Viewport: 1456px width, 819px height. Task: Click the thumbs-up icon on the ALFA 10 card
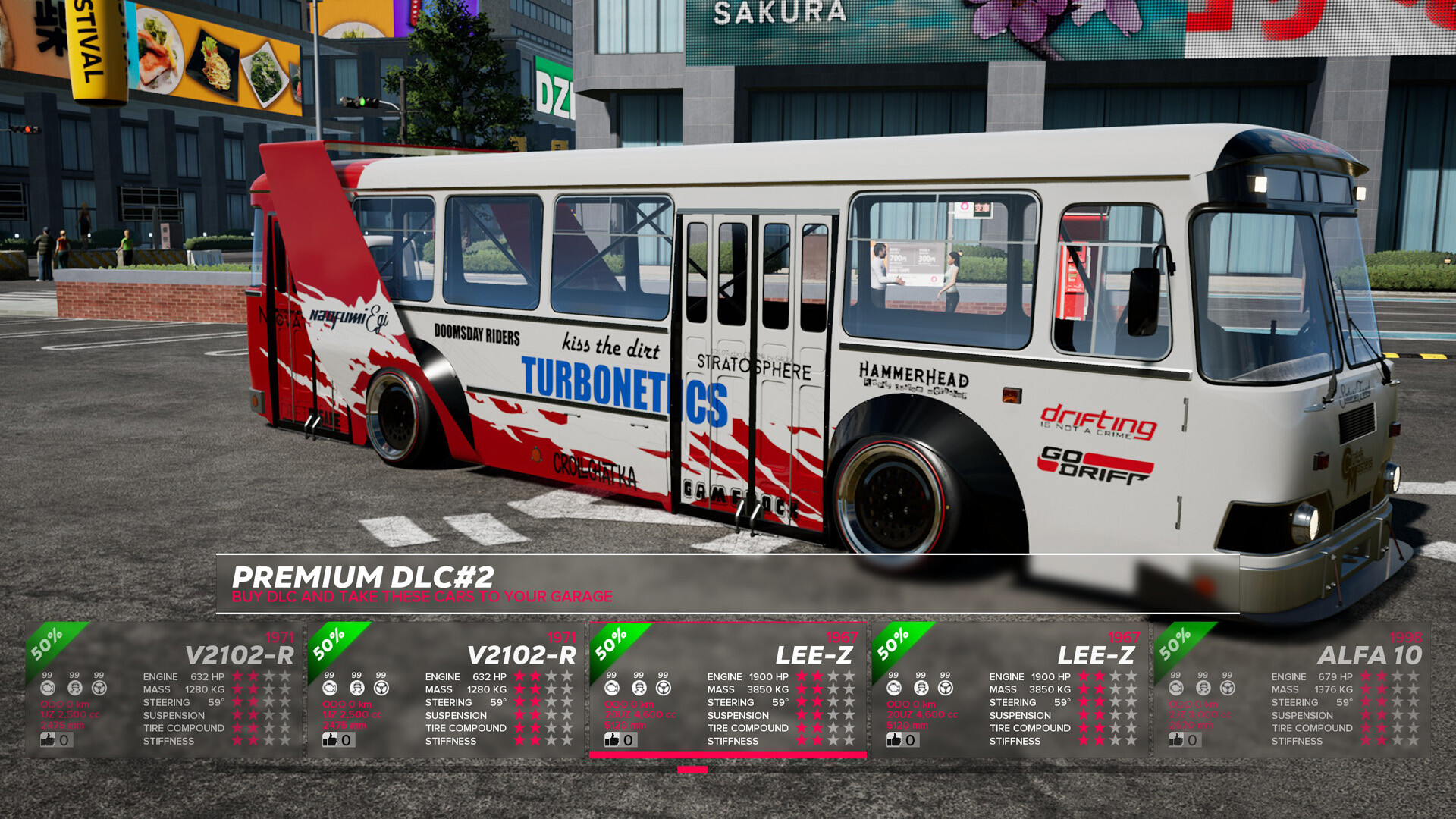click(1175, 740)
